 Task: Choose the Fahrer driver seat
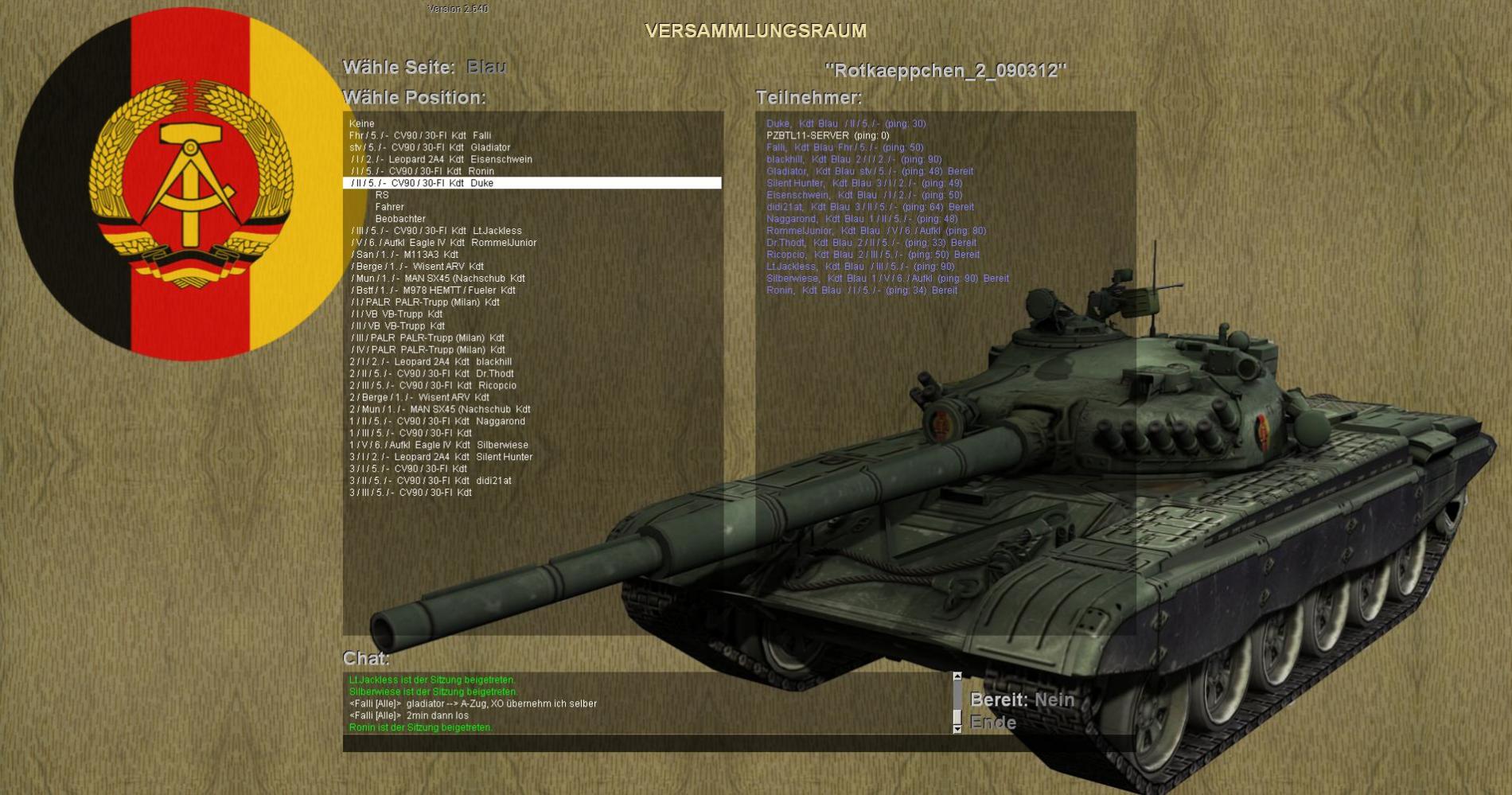389,207
